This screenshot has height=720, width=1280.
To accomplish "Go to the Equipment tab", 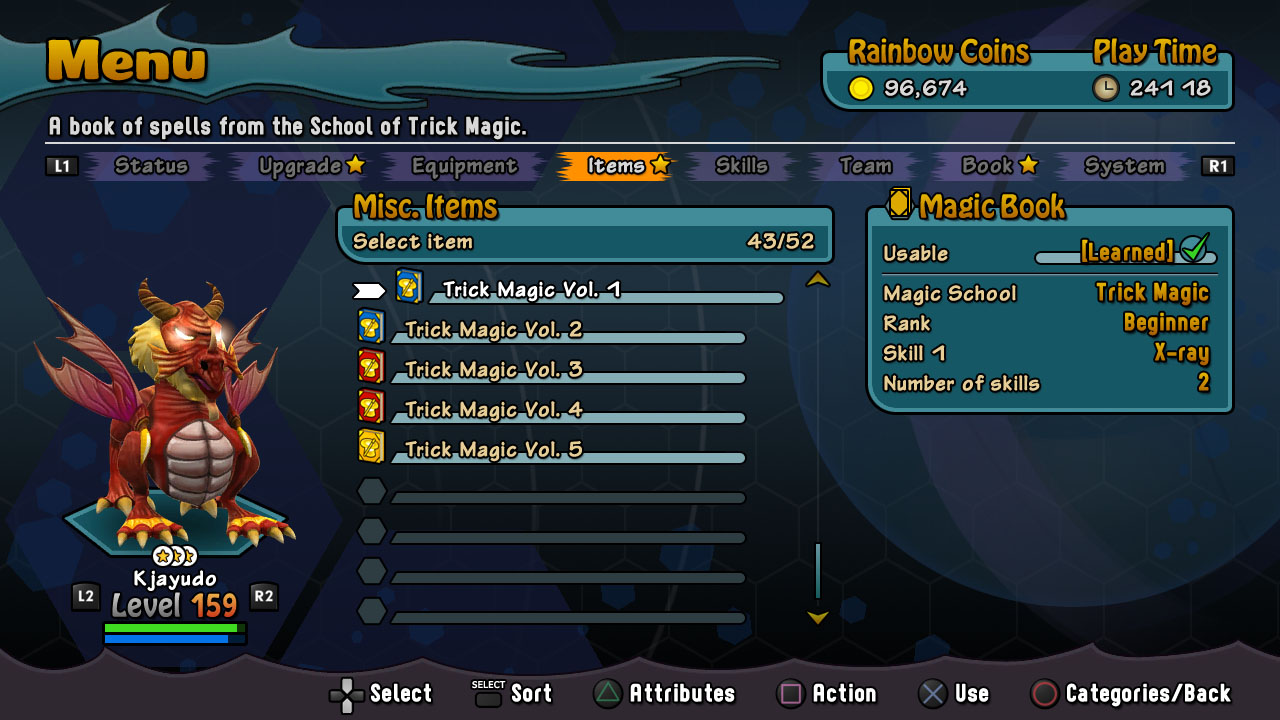I will click(464, 166).
